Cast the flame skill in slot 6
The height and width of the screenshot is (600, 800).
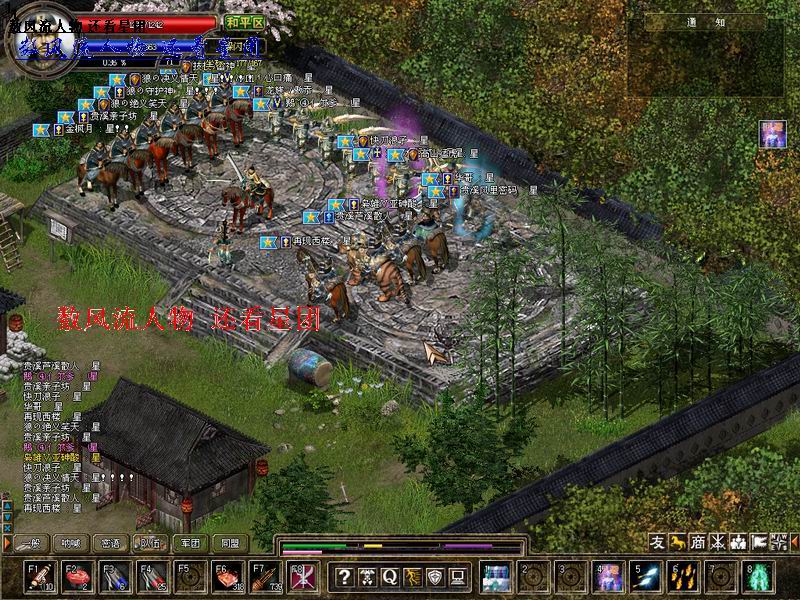click(x=685, y=577)
